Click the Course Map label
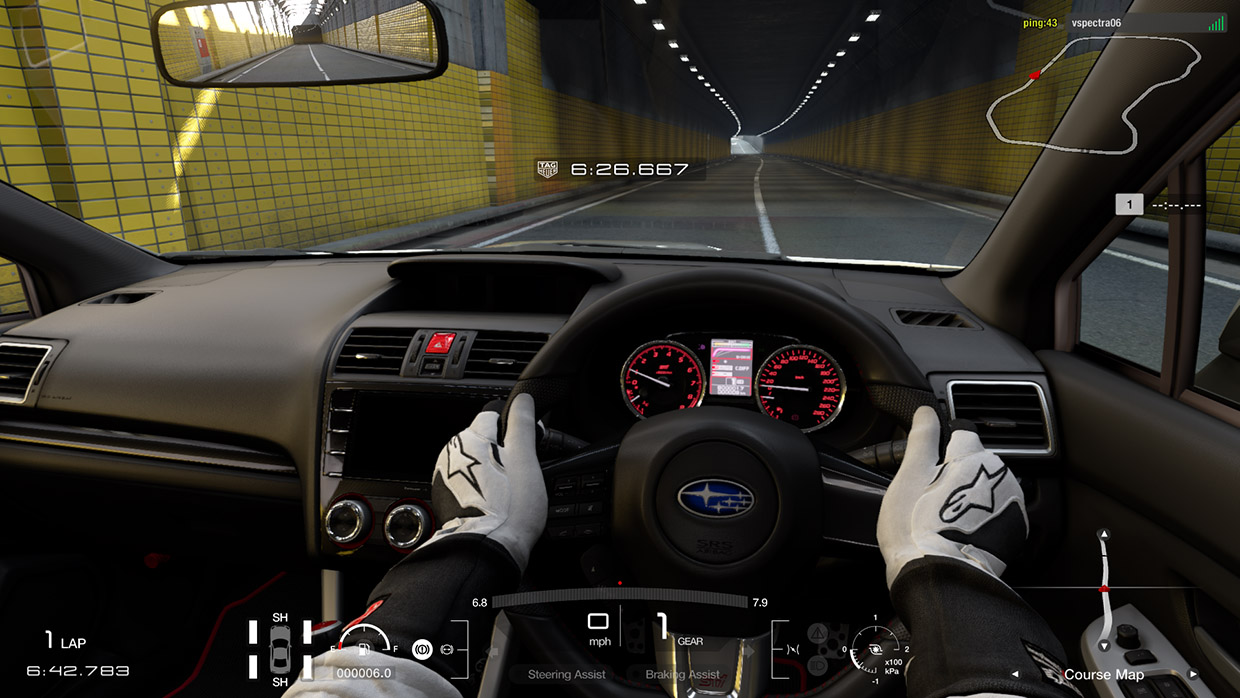Viewport: 1240px width, 698px height. click(1103, 675)
